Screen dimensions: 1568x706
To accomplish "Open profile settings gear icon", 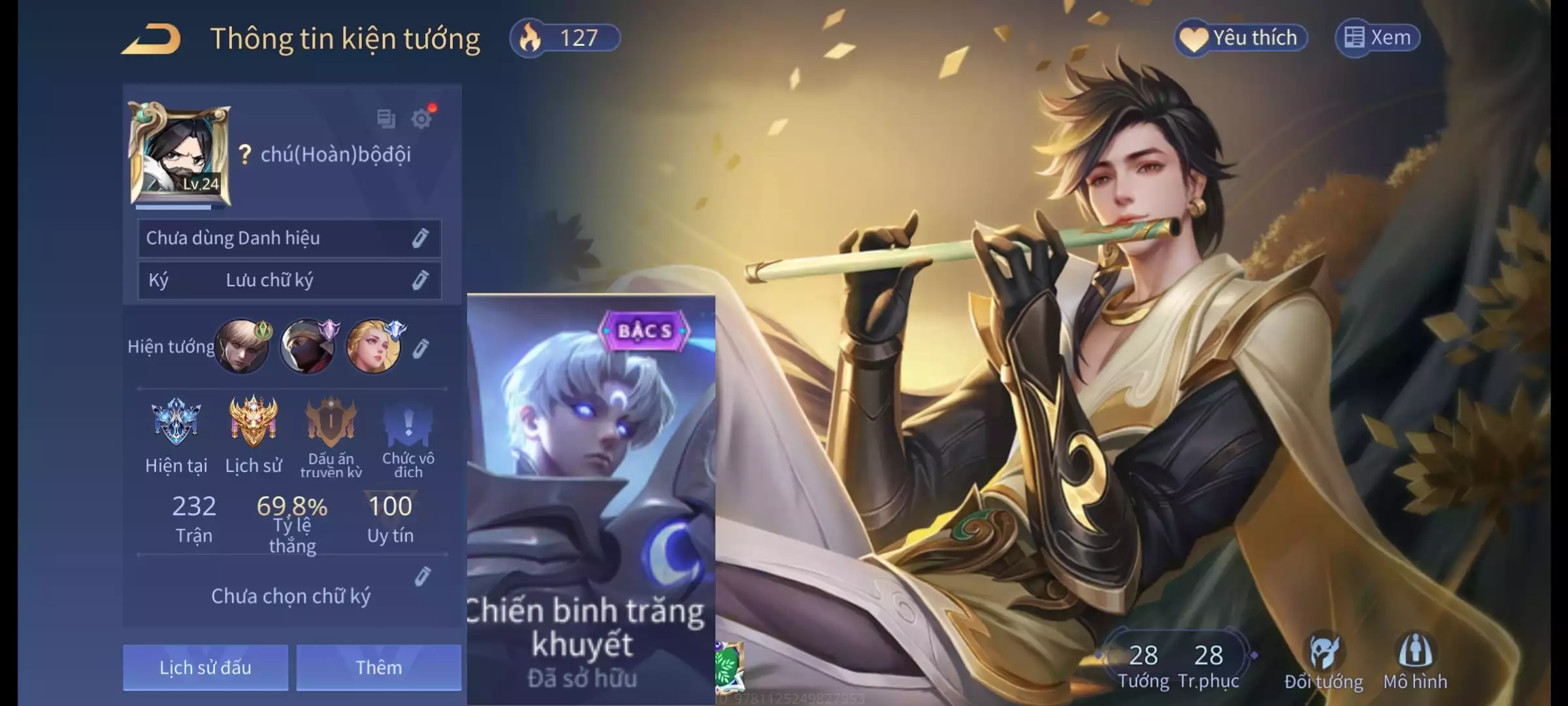I will click(x=422, y=119).
